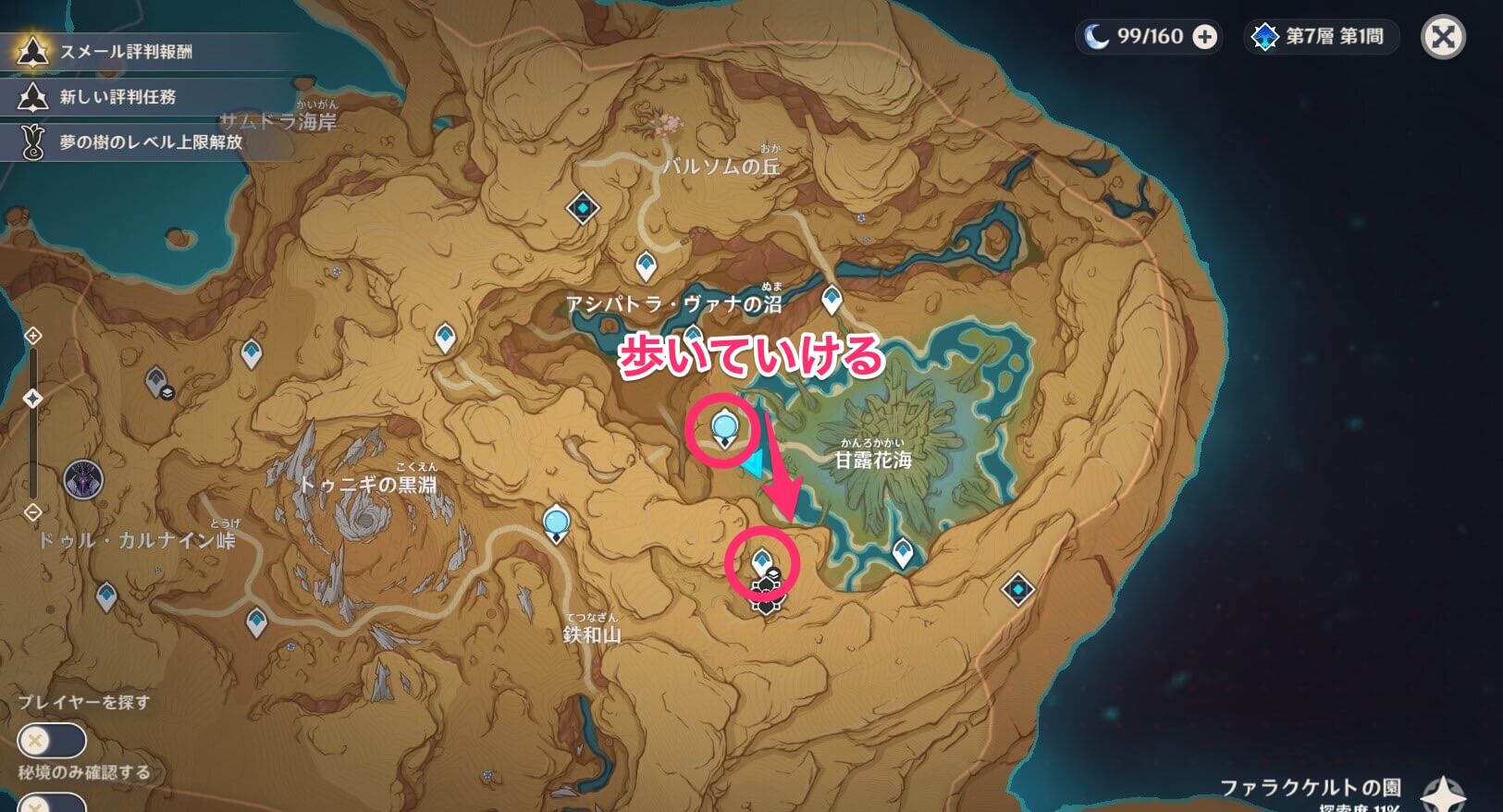
Task: Select the waypoint marker in アシパトラ・ヴァナの沼
Action: tap(832, 297)
